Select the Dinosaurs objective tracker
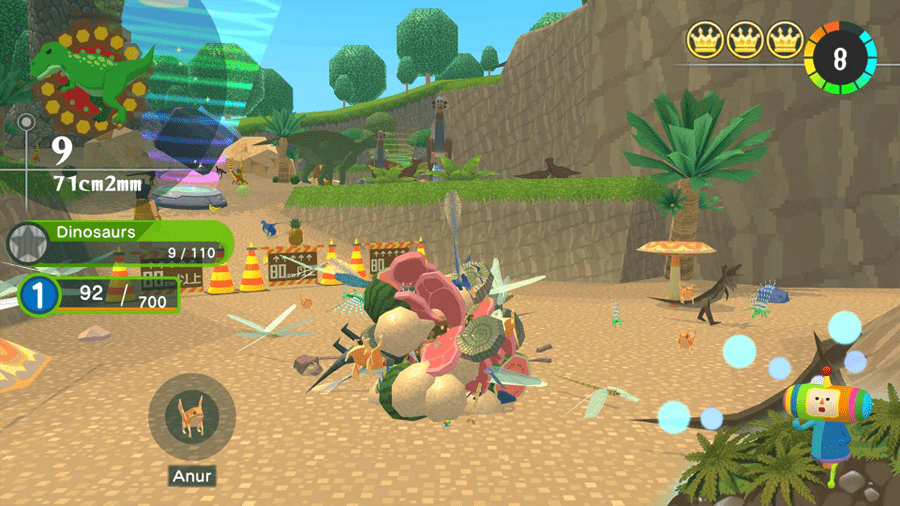 [x=122, y=242]
